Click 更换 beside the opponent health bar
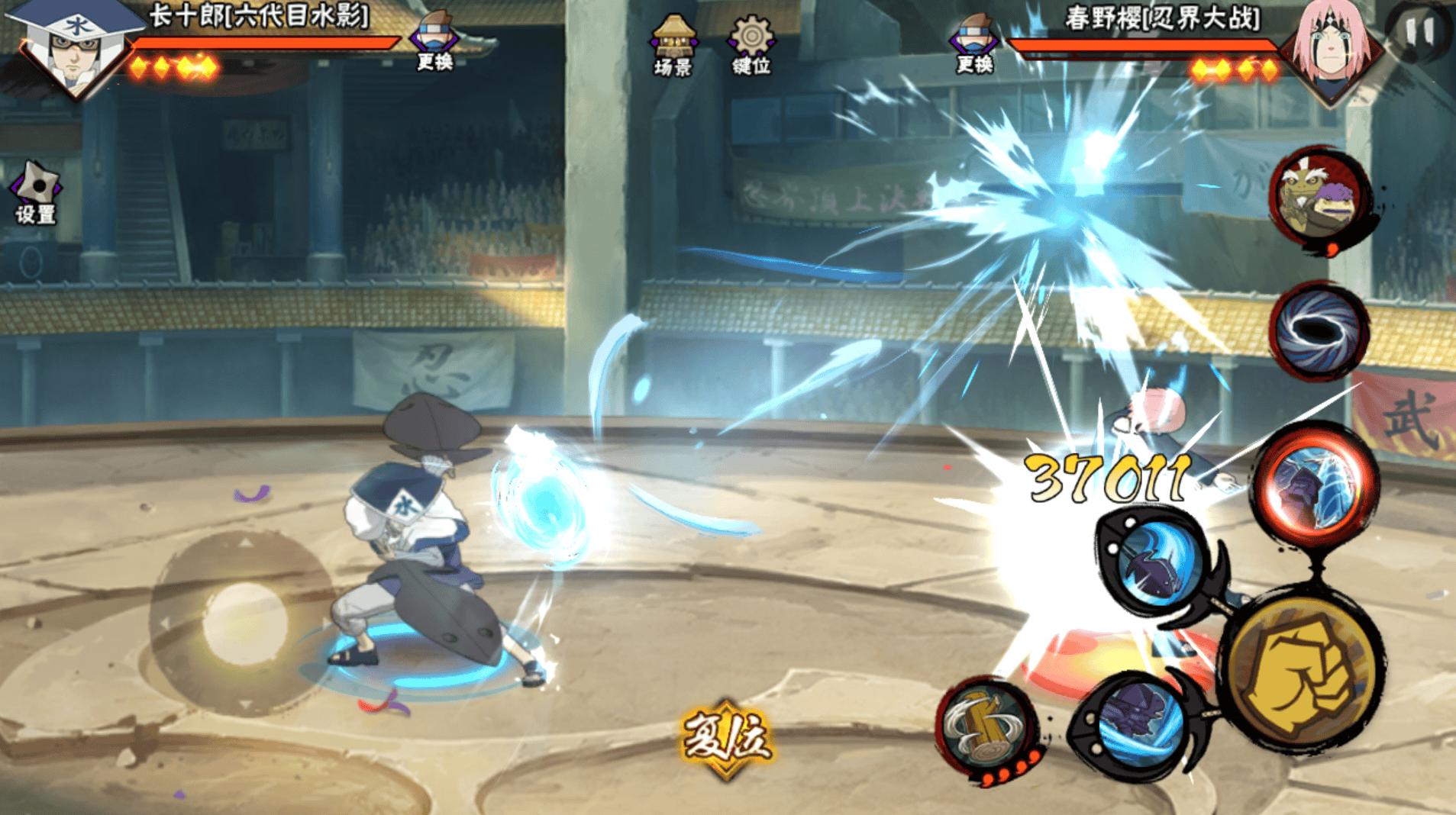 [973, 44]
